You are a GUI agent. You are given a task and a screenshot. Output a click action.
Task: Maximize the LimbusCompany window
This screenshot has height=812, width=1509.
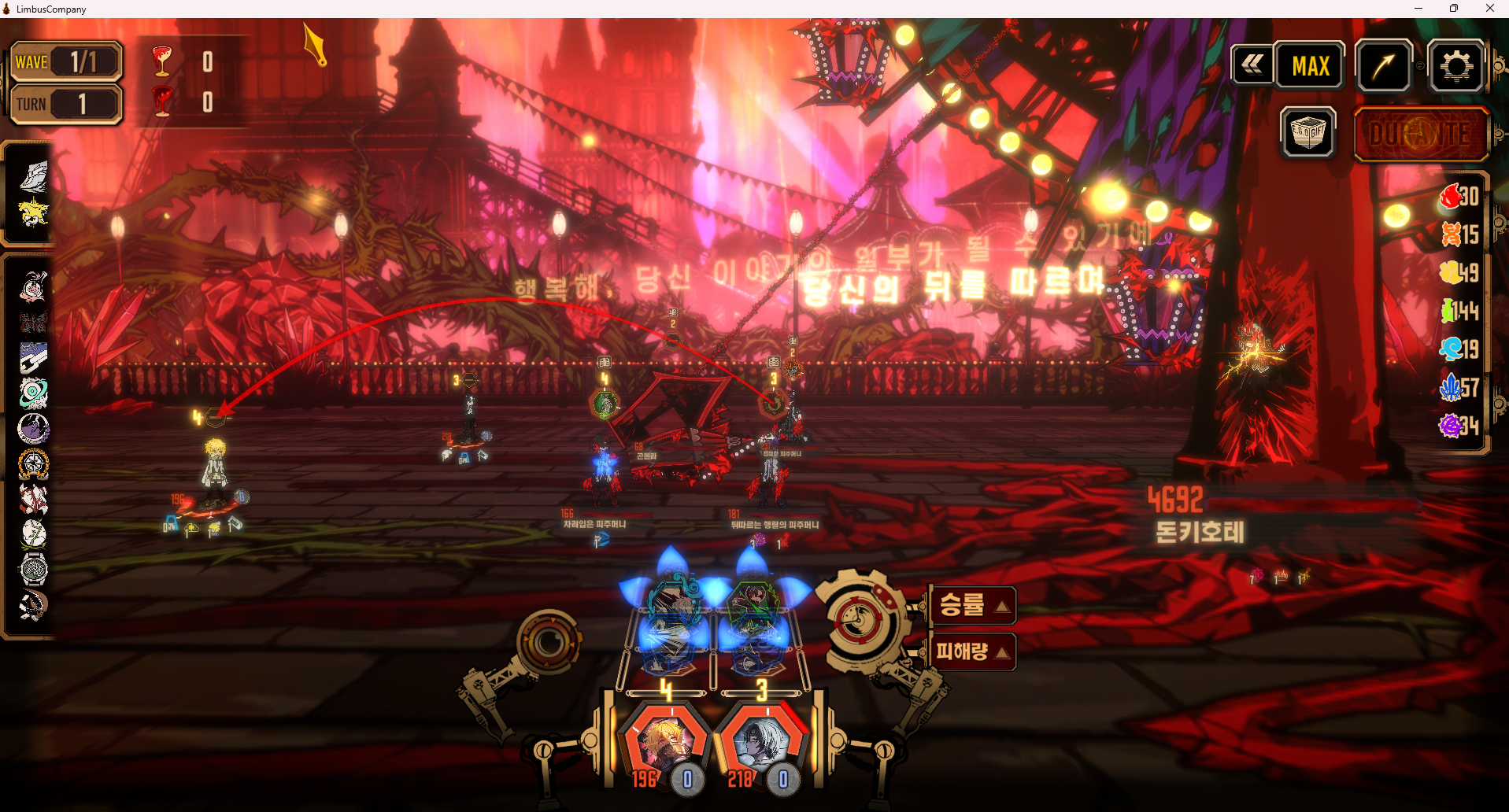pos(1453,9)
